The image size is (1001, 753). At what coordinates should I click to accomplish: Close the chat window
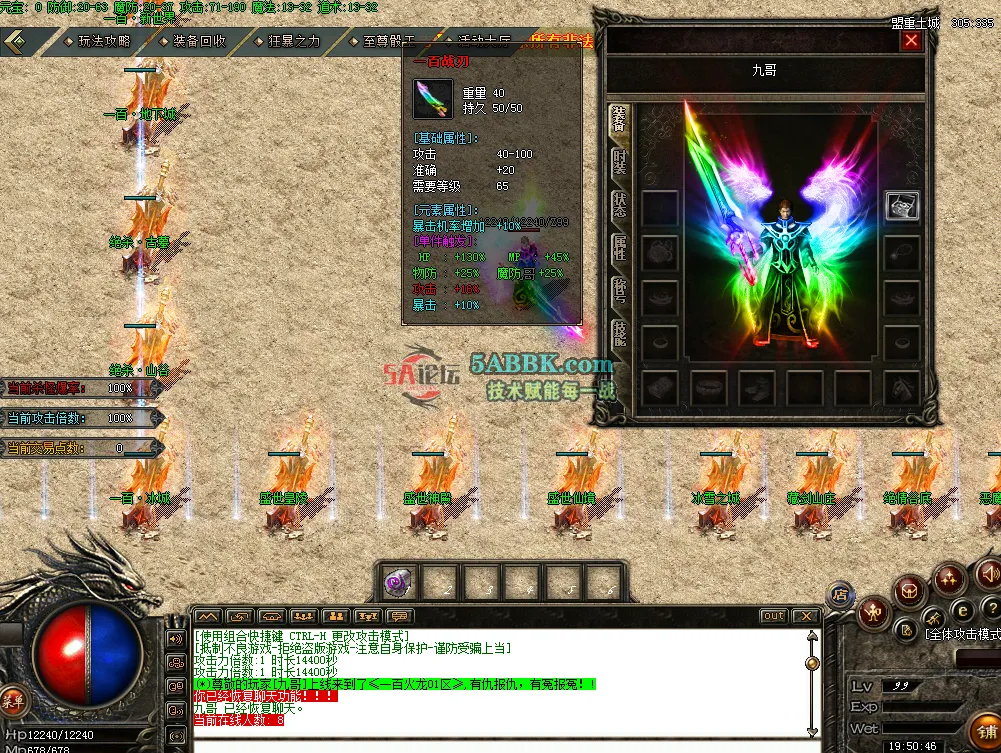[805, 616]
